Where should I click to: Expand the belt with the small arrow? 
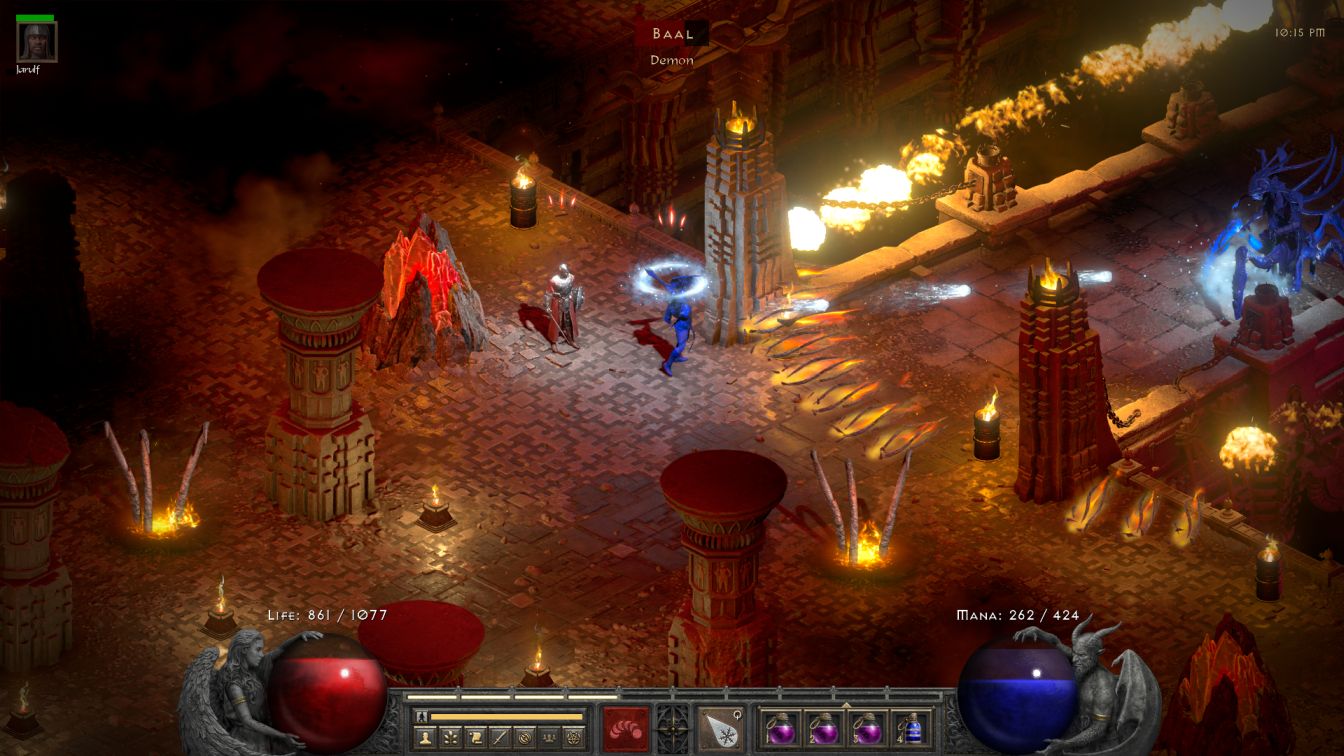click(x=846, y=703)
